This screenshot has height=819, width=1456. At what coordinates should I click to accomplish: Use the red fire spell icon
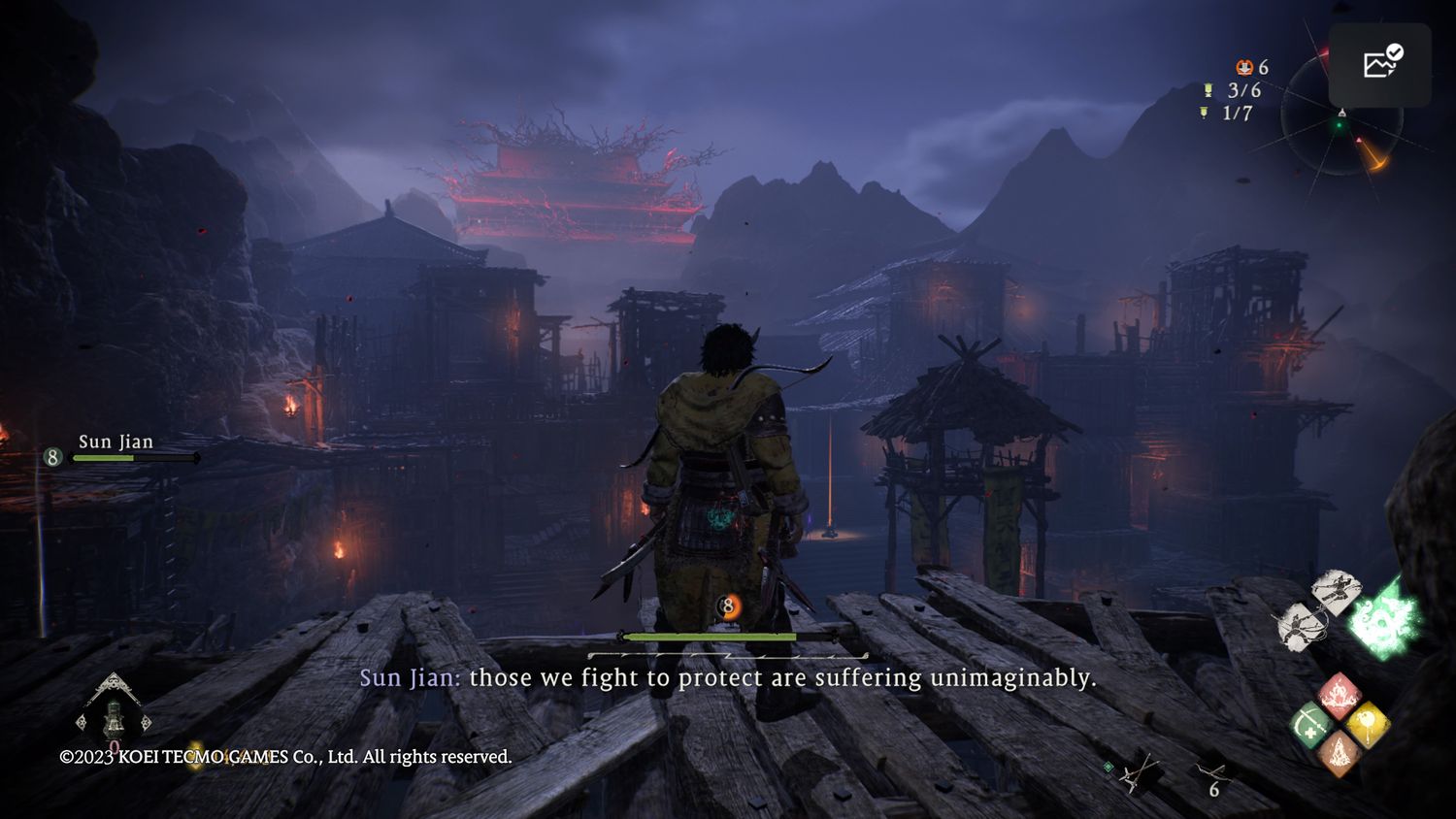pos(1340,695)
